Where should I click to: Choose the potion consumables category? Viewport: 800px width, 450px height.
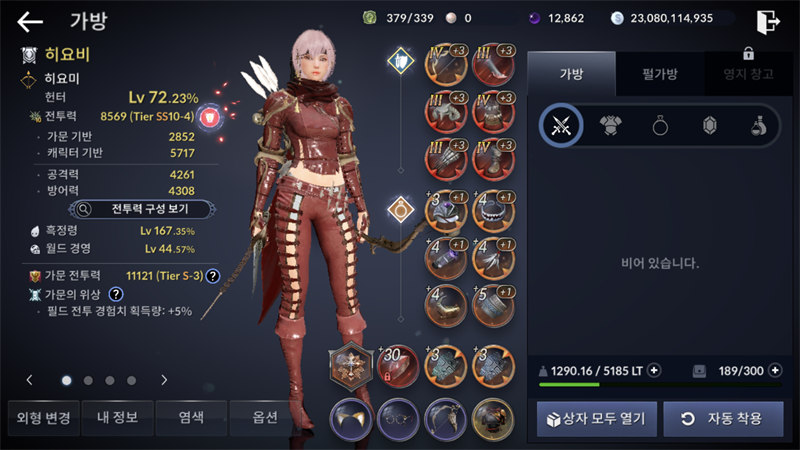point(759,125)
